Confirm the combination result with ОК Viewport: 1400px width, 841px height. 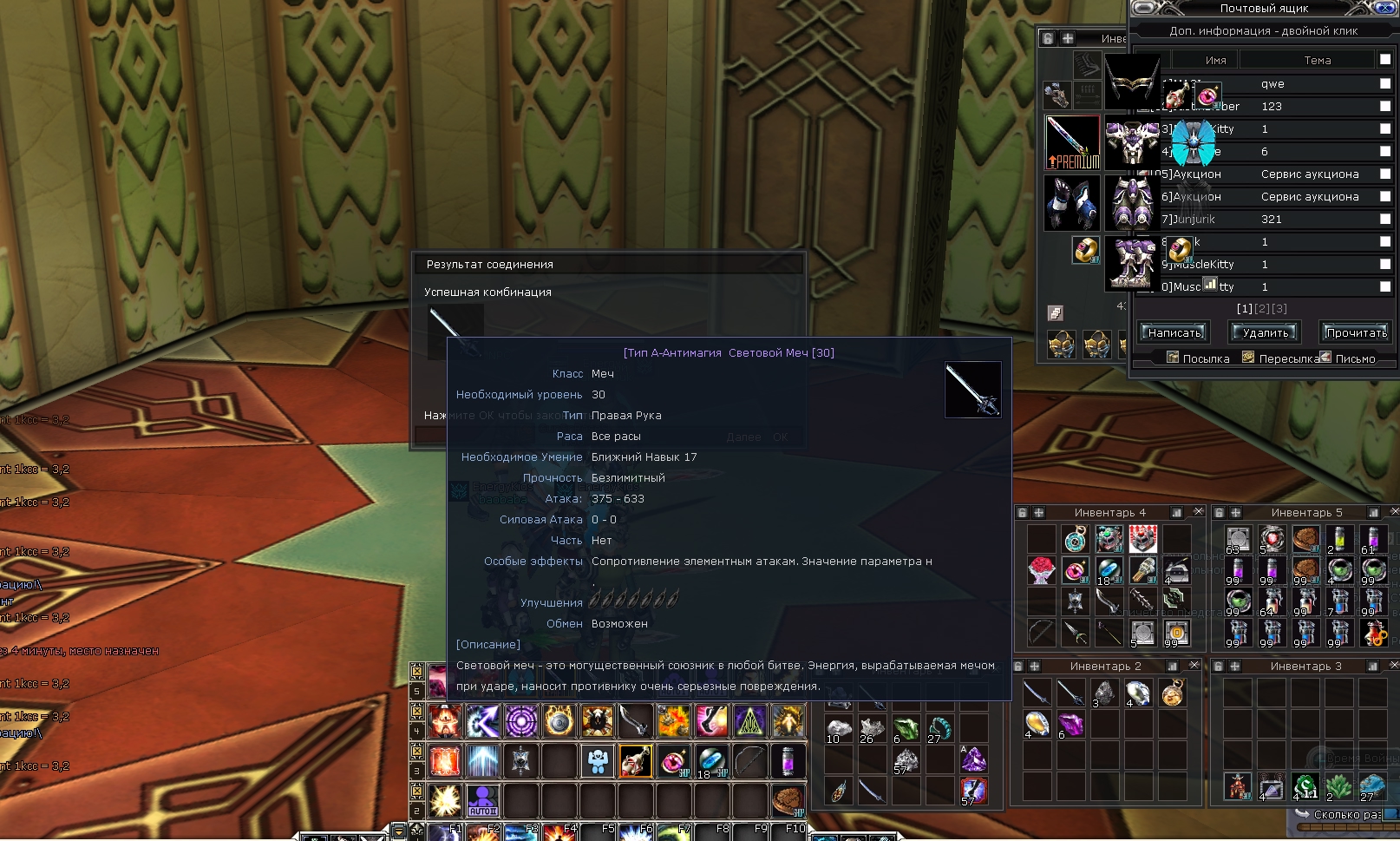click(x=781, y=437)
